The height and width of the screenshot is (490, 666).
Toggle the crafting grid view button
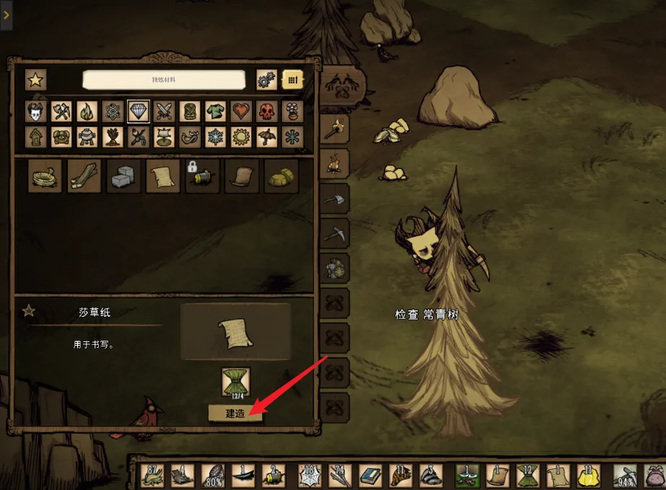tap(293, 79)
